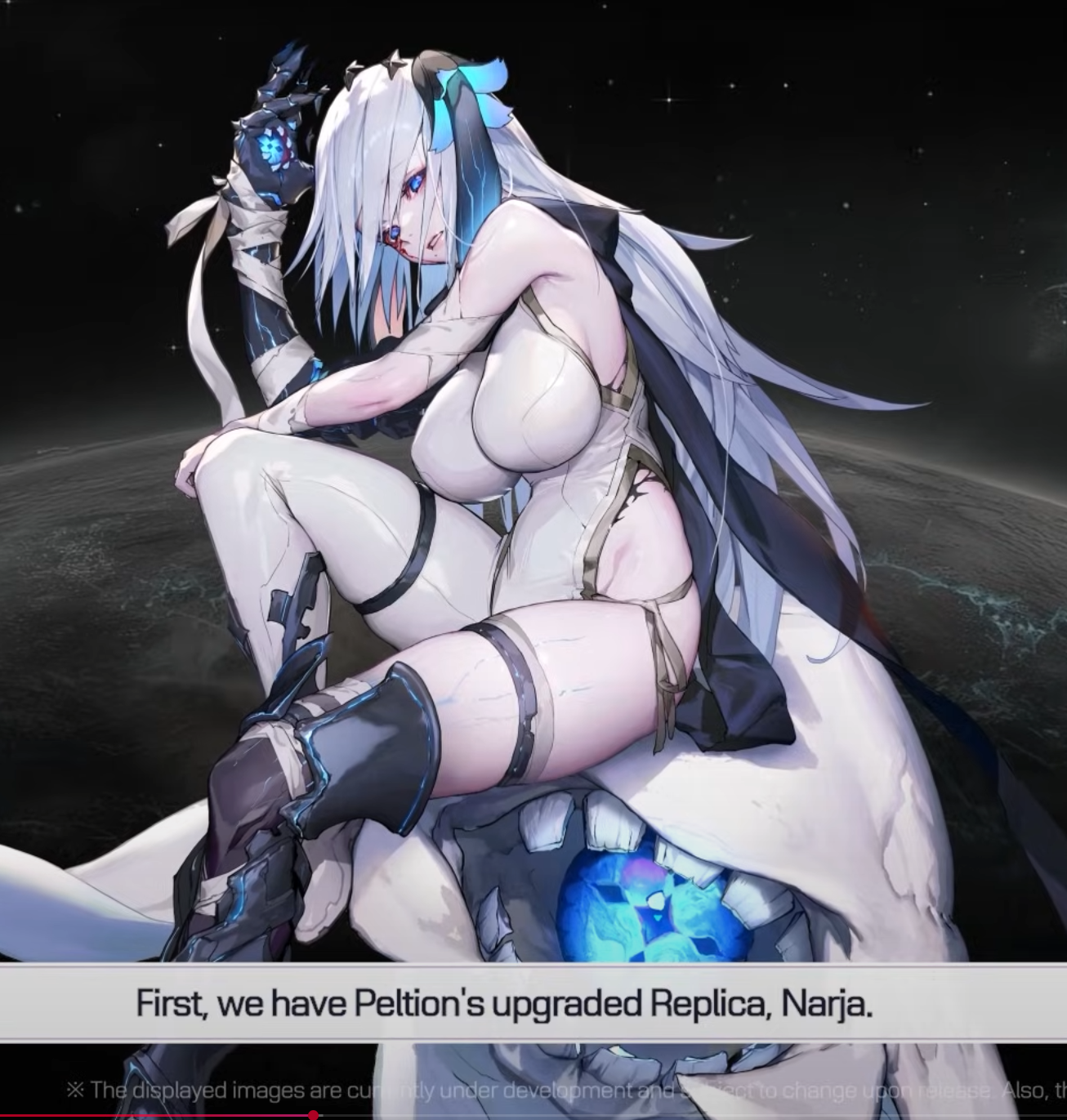This screenshot has height=1120, width=1067.
Task: Click the red video progress scrubber dot
Action: coord(313,1115)
